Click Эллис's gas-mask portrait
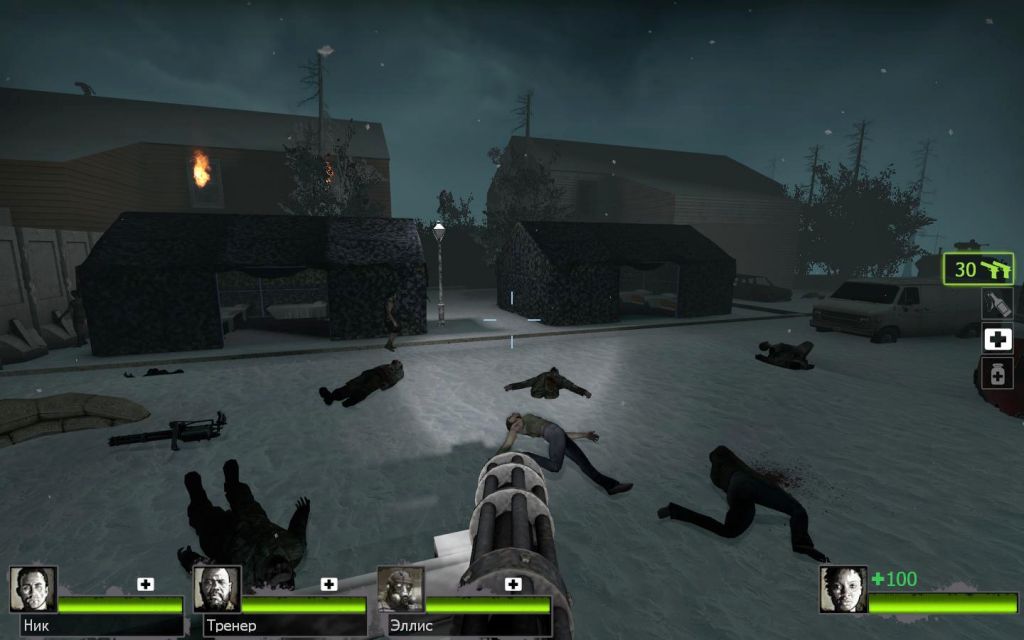The image size is (1024, 640). (x=400, y=589)
